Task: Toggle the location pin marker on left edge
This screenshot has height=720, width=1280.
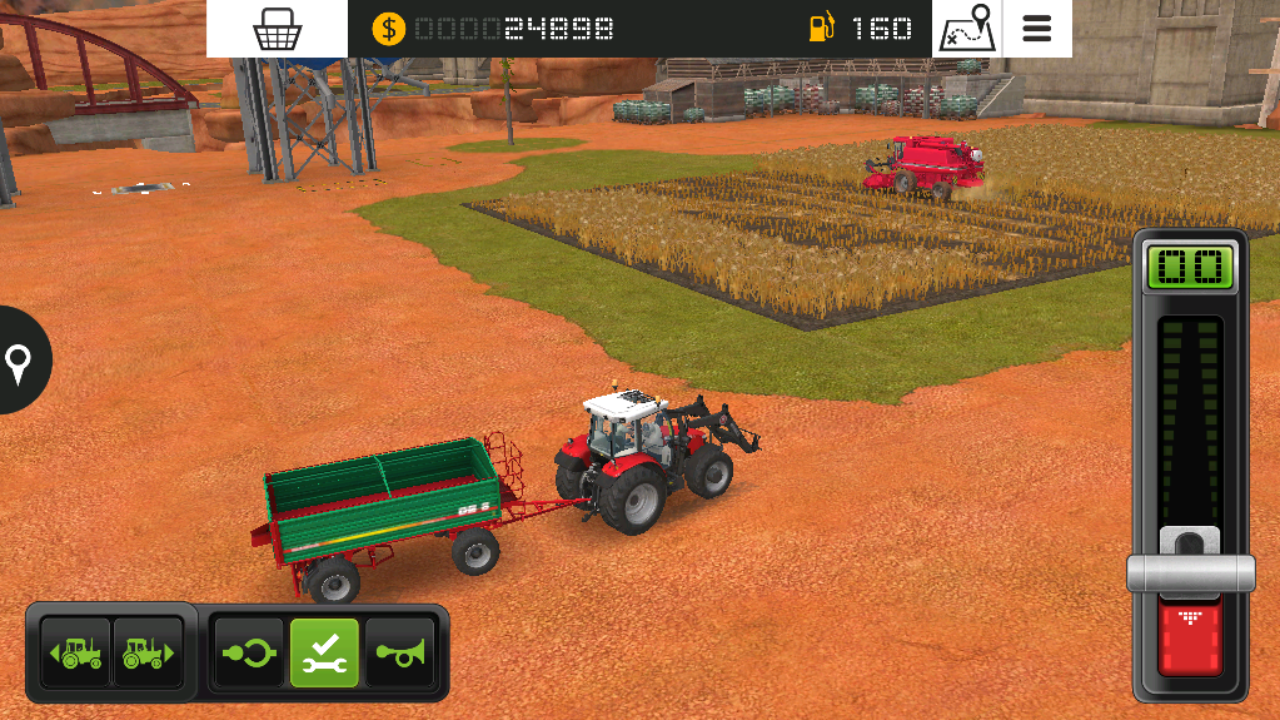Action: (20, 362)
